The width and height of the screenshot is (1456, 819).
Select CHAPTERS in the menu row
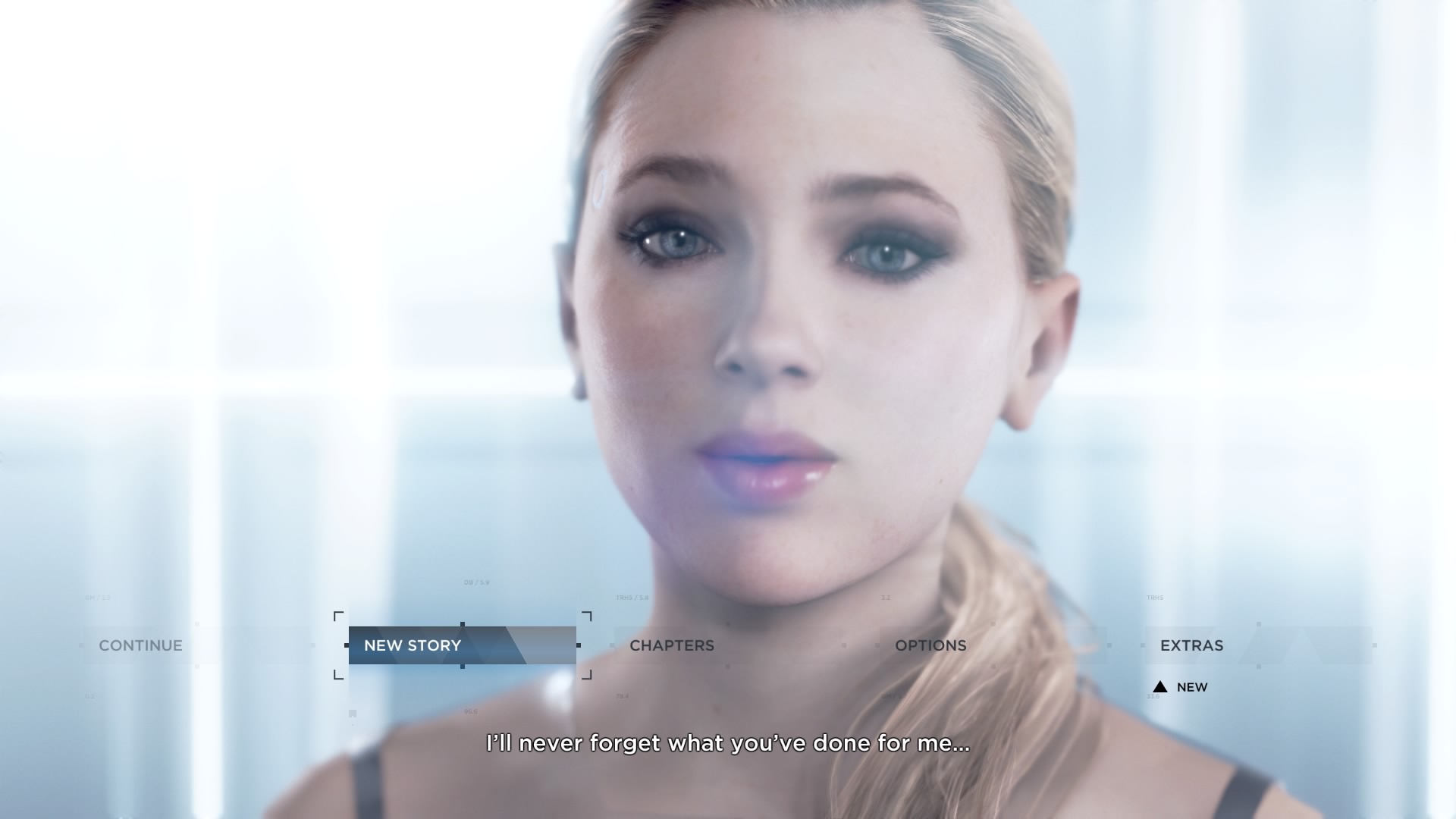tap(672, 645)
